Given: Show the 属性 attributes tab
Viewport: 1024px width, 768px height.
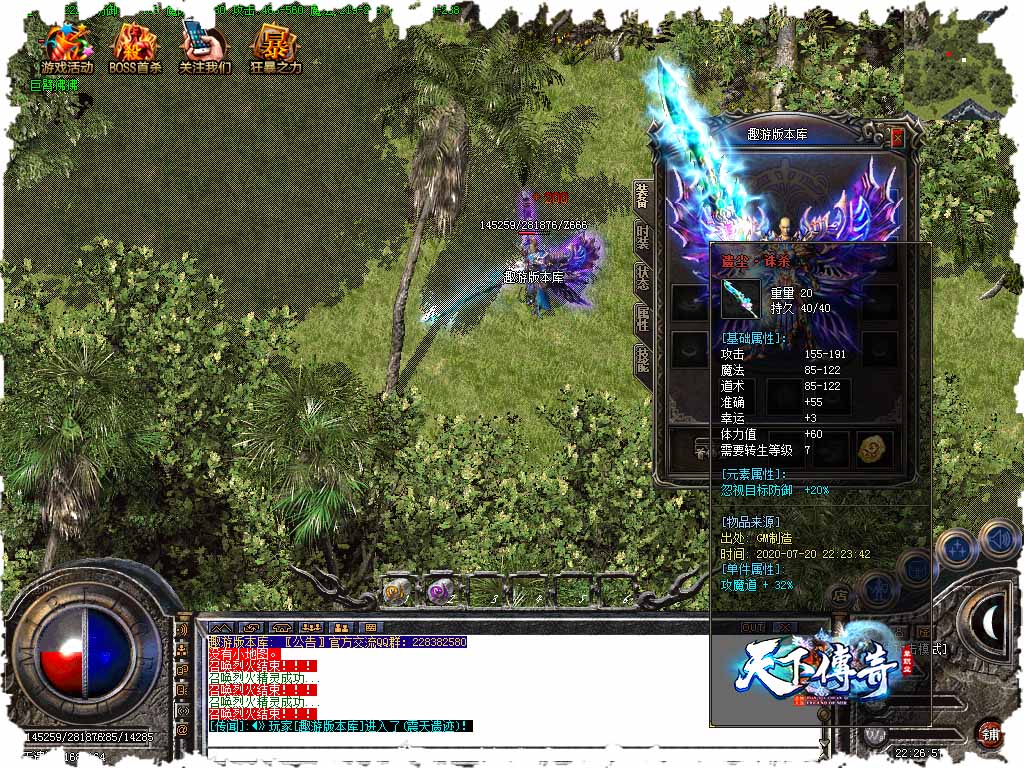Looking at the screenshot, I should point(641,319).
